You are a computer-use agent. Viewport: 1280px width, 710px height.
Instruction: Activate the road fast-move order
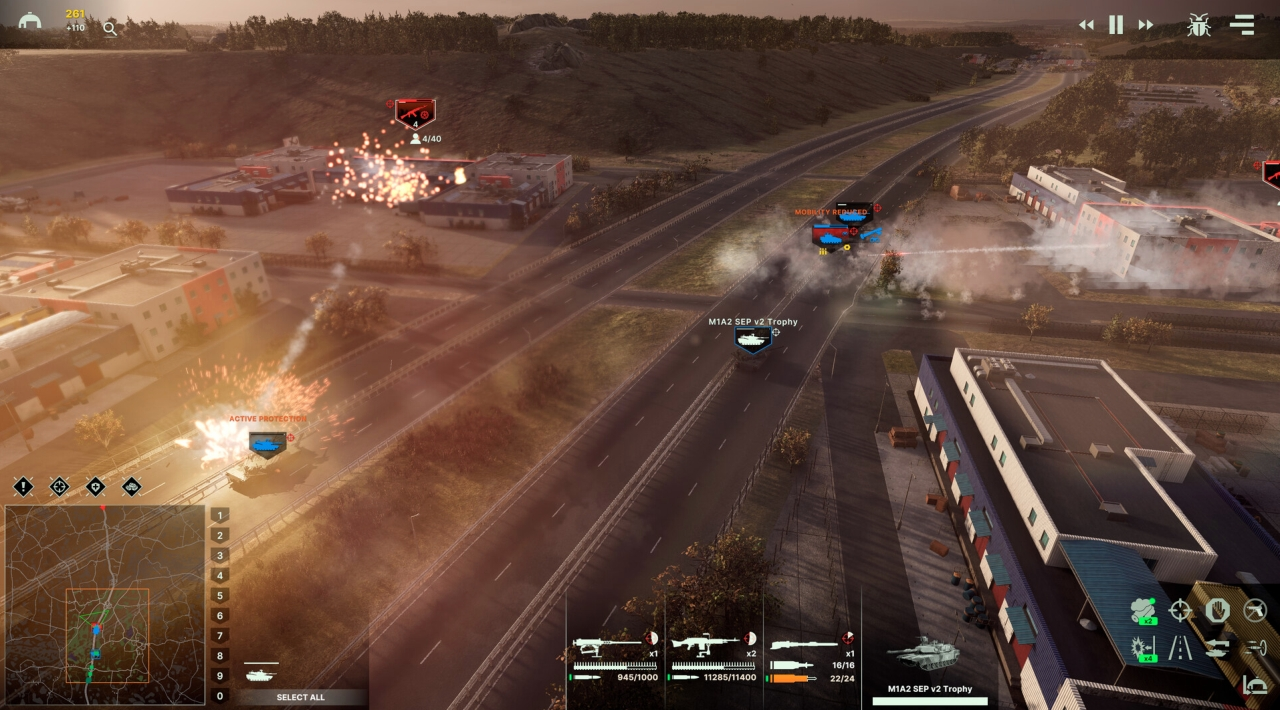1181,648
